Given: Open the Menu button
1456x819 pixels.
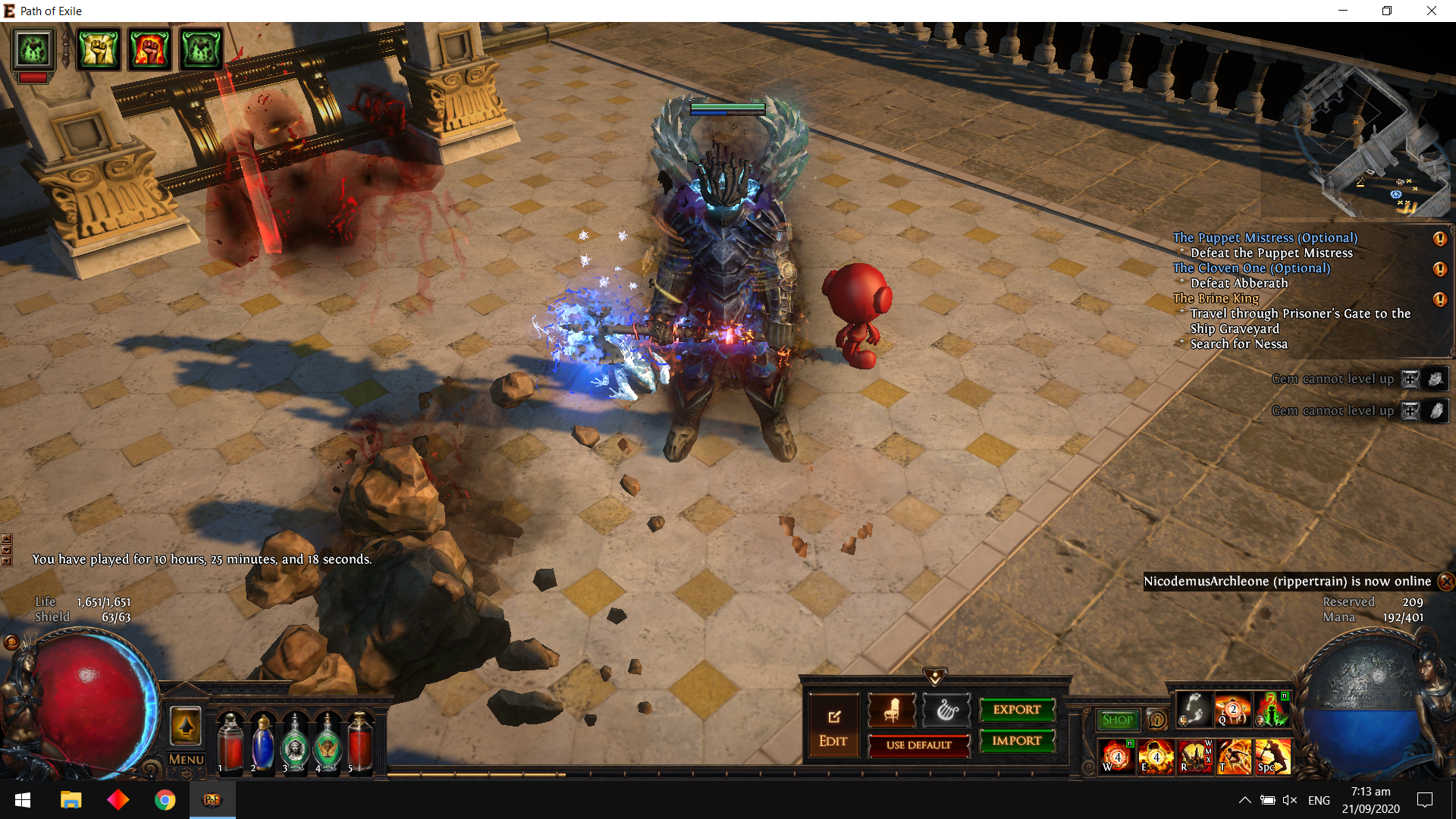Looking at the screenshot, I should pyautogui.click(x=186, y=759).
